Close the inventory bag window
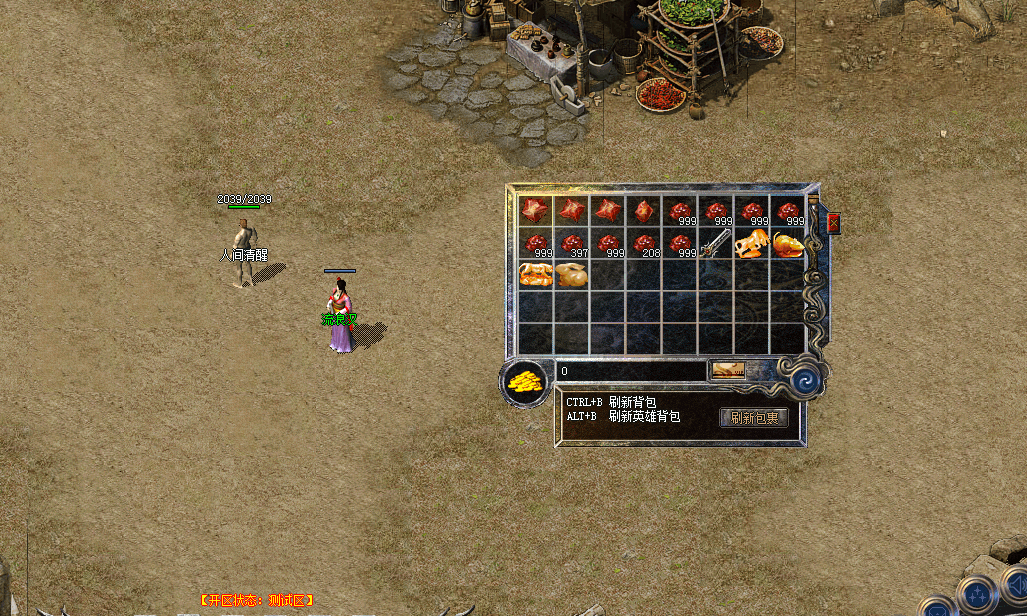 pyautogui.click(x=833, y=224)
